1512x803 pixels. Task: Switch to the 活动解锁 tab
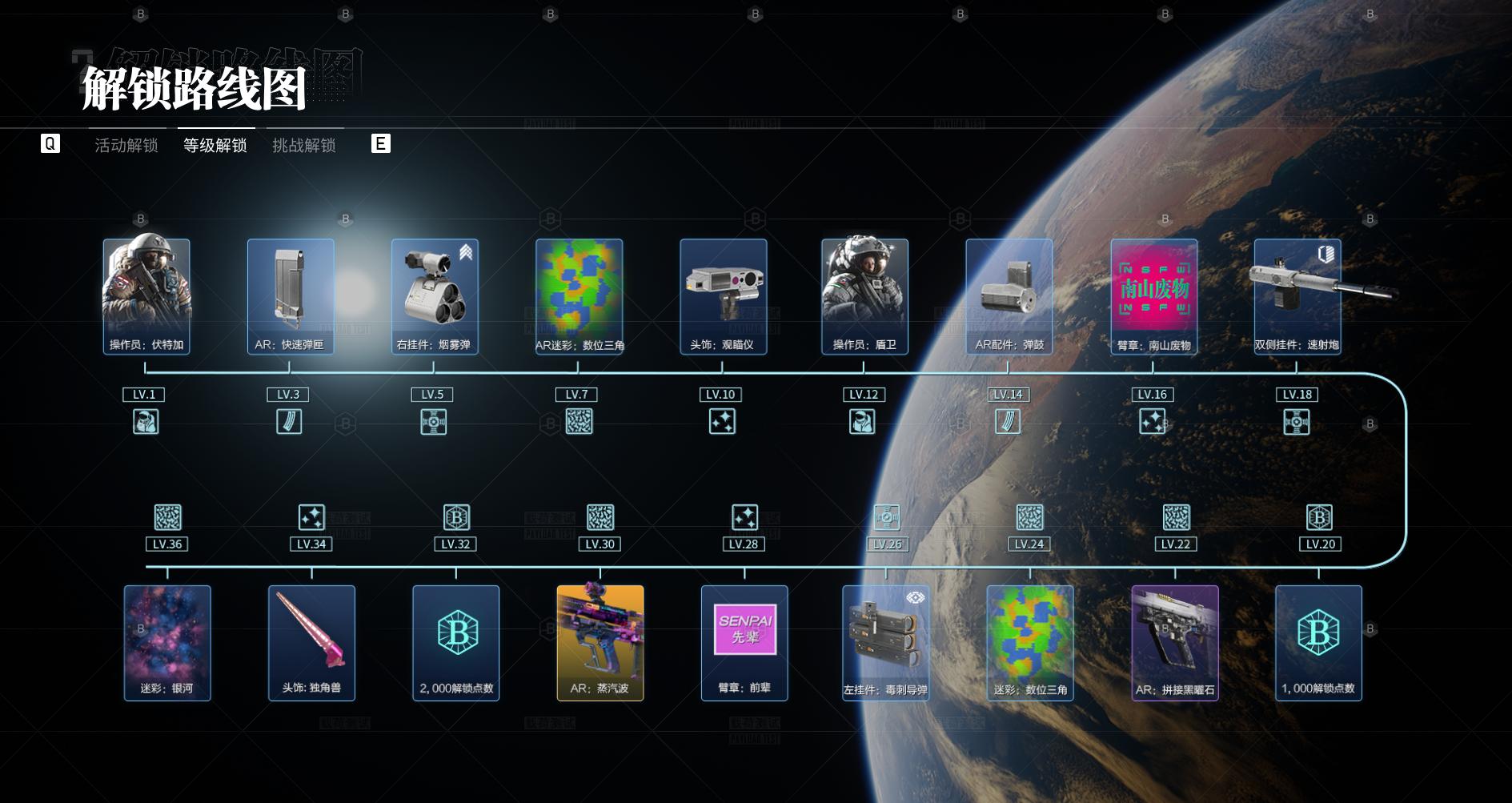pos(126,145)
